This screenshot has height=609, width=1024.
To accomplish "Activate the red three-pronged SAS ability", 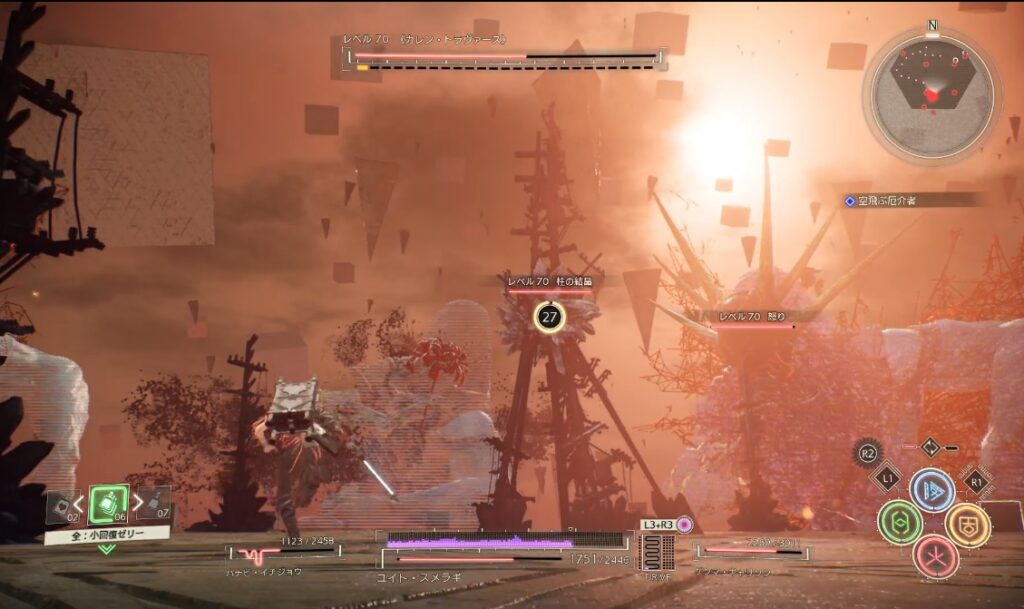I will point(935,556).
